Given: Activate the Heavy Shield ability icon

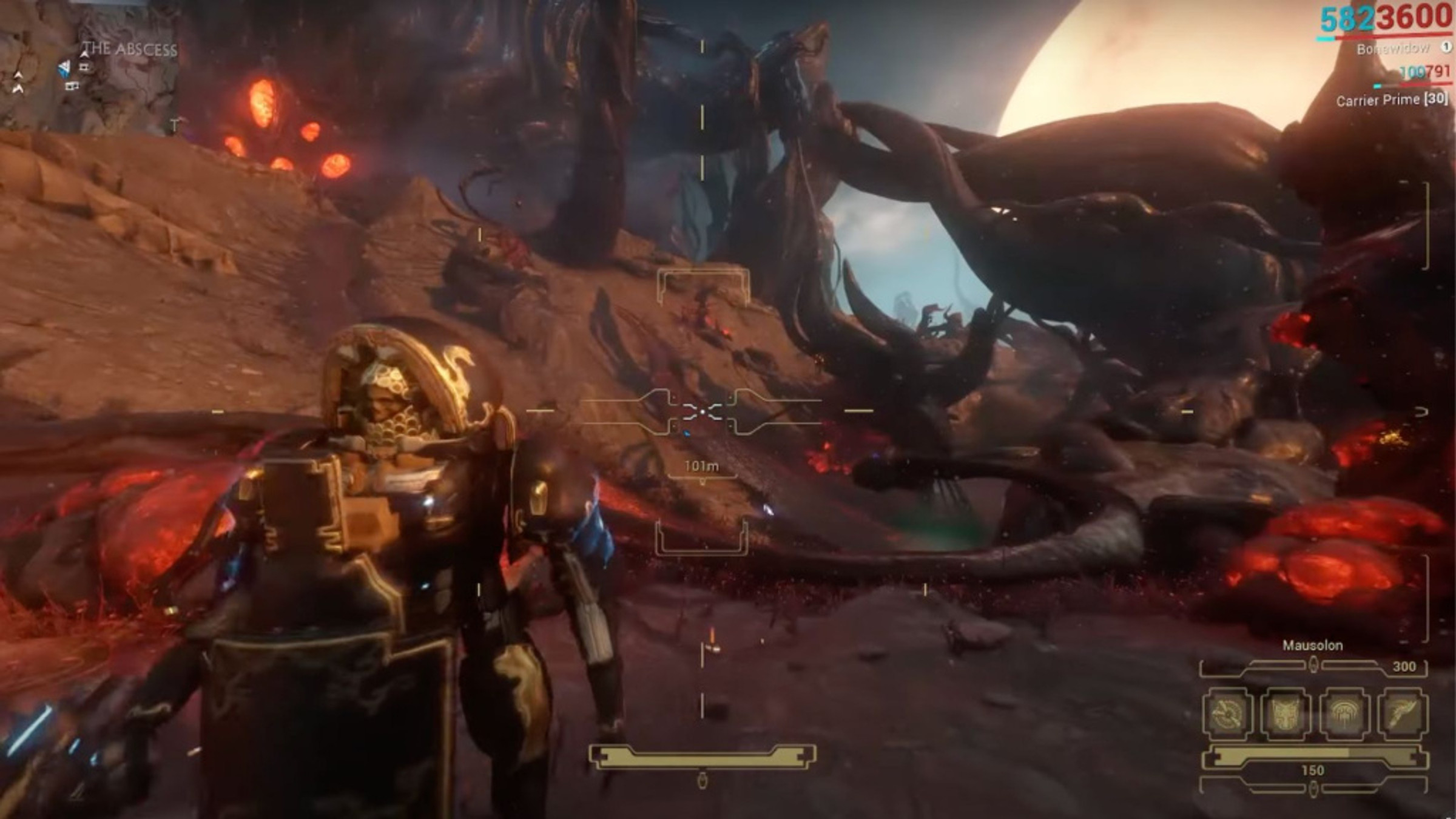Looking at the screenshot, I should [x=1286, y=713].
